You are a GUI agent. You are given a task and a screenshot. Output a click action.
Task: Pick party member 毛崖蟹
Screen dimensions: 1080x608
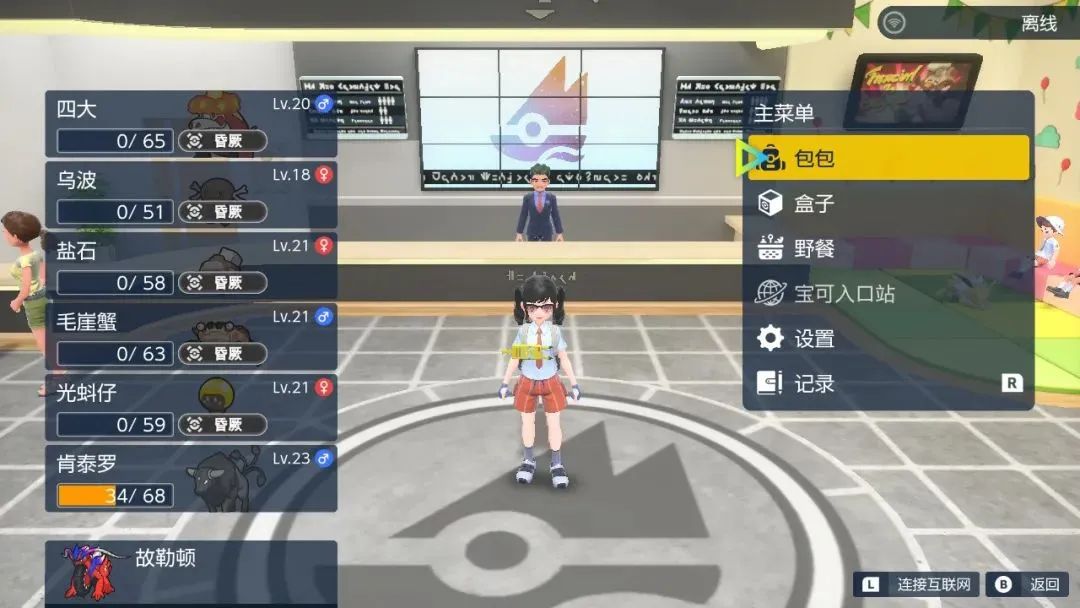pos(190,338)
